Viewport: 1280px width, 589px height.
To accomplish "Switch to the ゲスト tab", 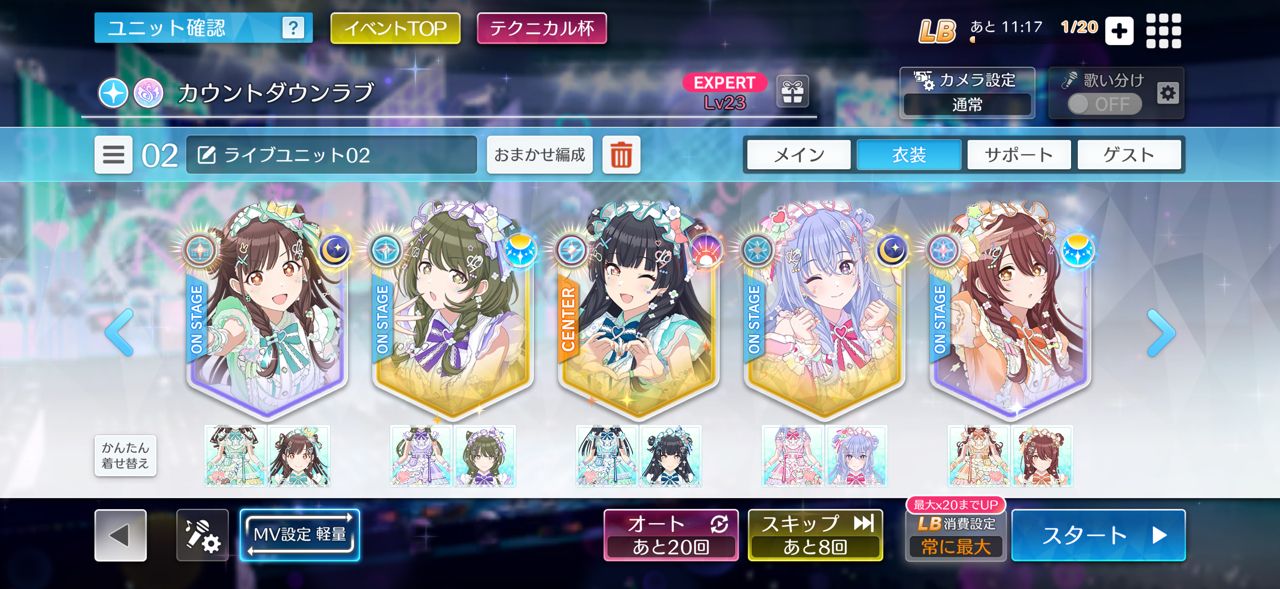I will click(1129, 155).
